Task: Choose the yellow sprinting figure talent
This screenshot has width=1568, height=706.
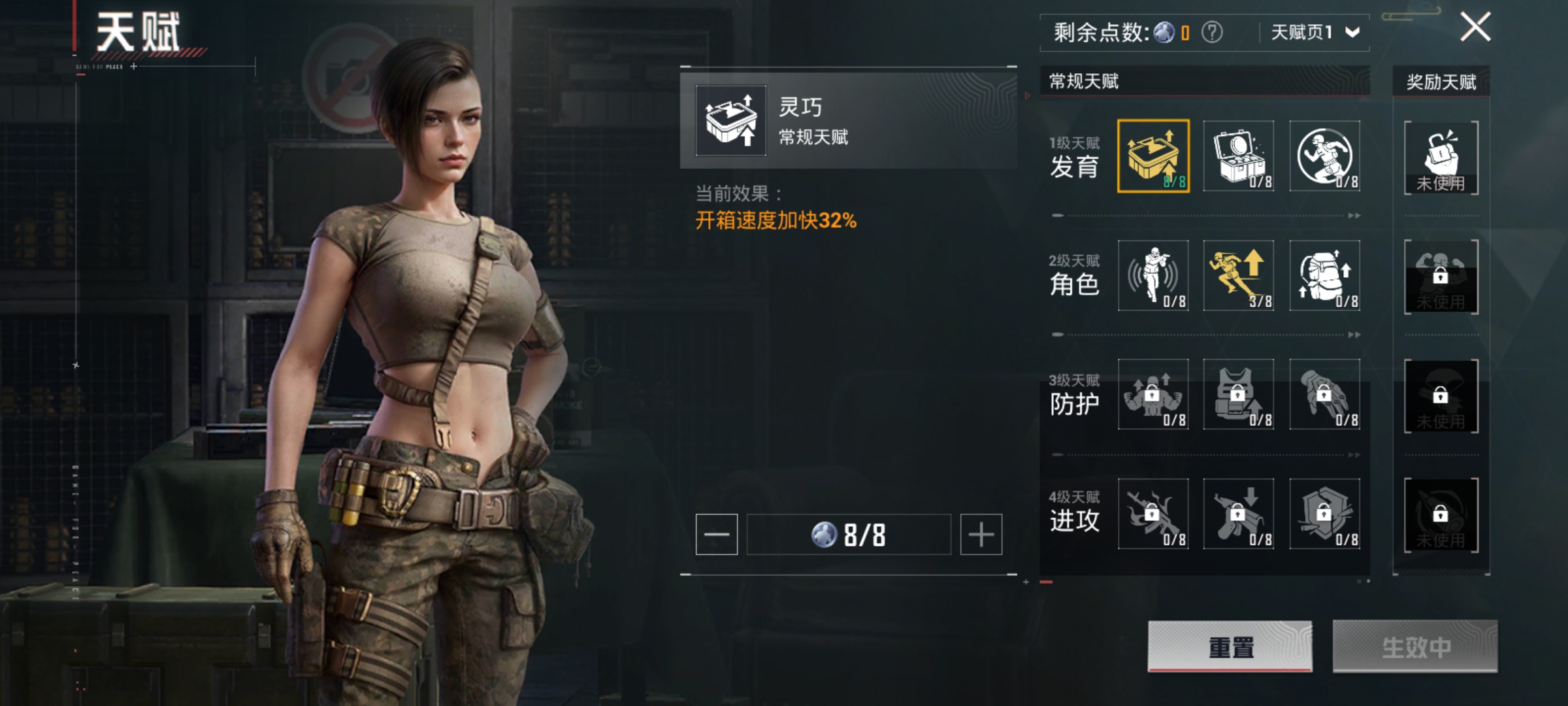Action: click(1239, 275)
